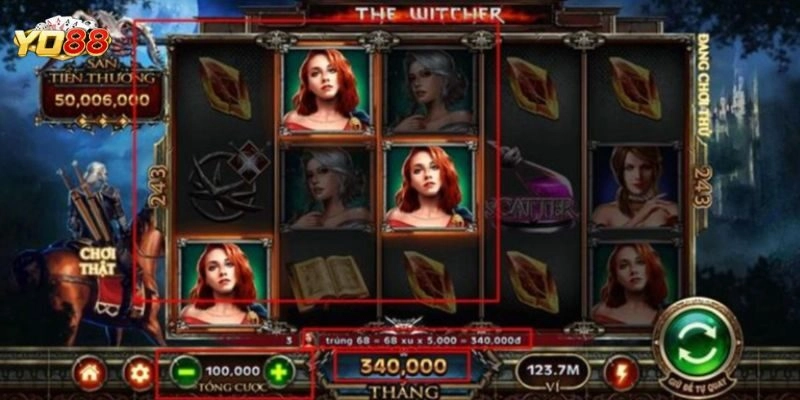Increase total bet with the plus button
The image size is (800, 400).
(279, 372)
